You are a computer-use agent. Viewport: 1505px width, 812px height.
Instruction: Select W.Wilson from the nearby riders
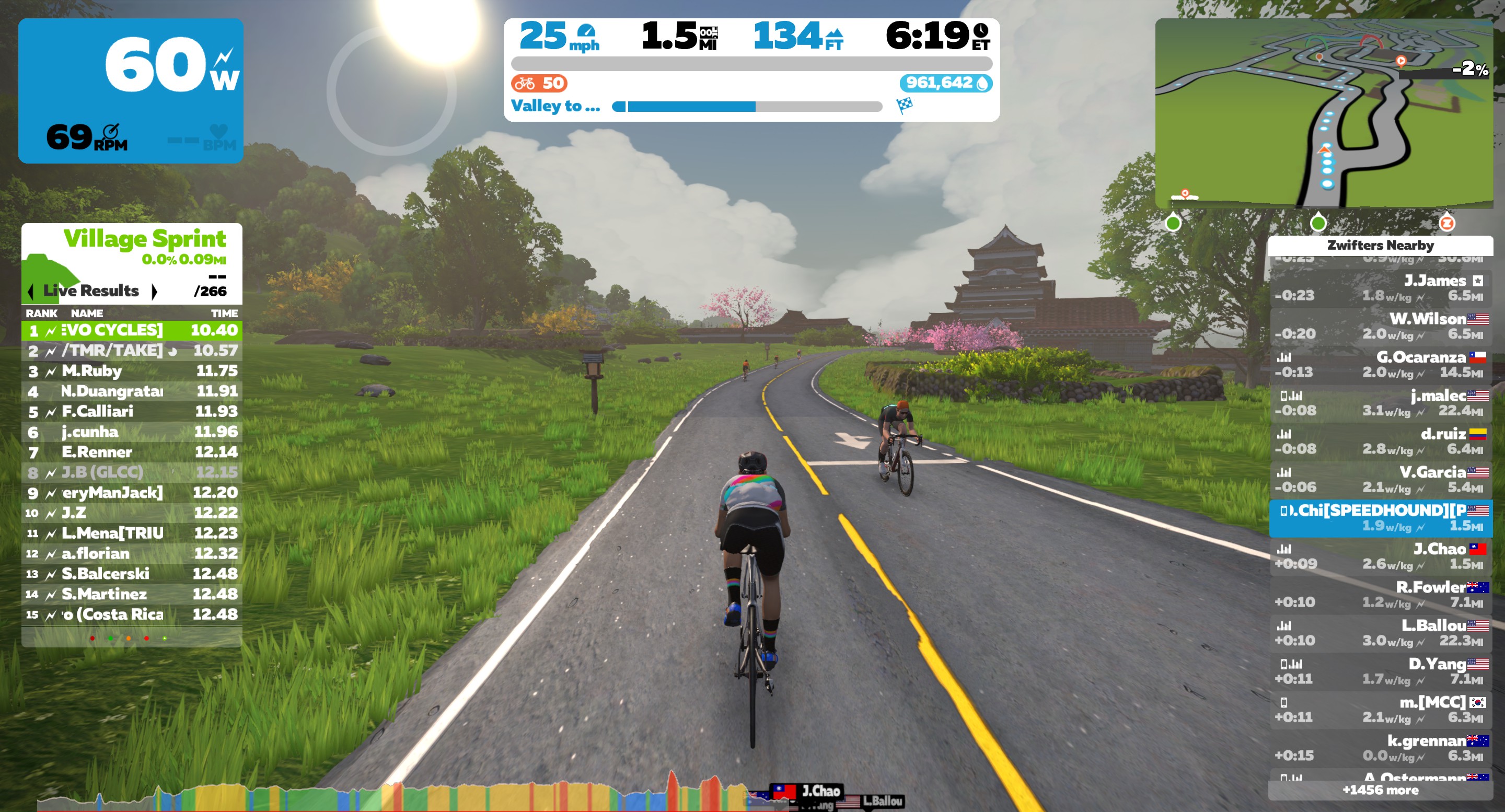click(x=1381, y=327)
